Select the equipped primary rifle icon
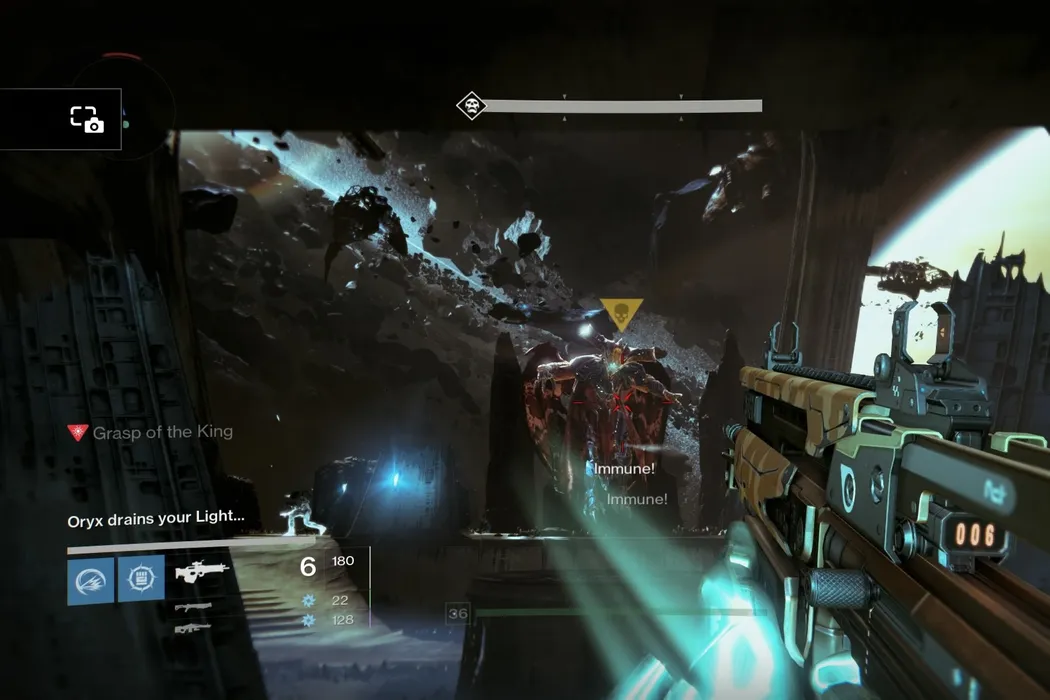Viewport: 1050px width, 700px height. (x=203, y=572)
